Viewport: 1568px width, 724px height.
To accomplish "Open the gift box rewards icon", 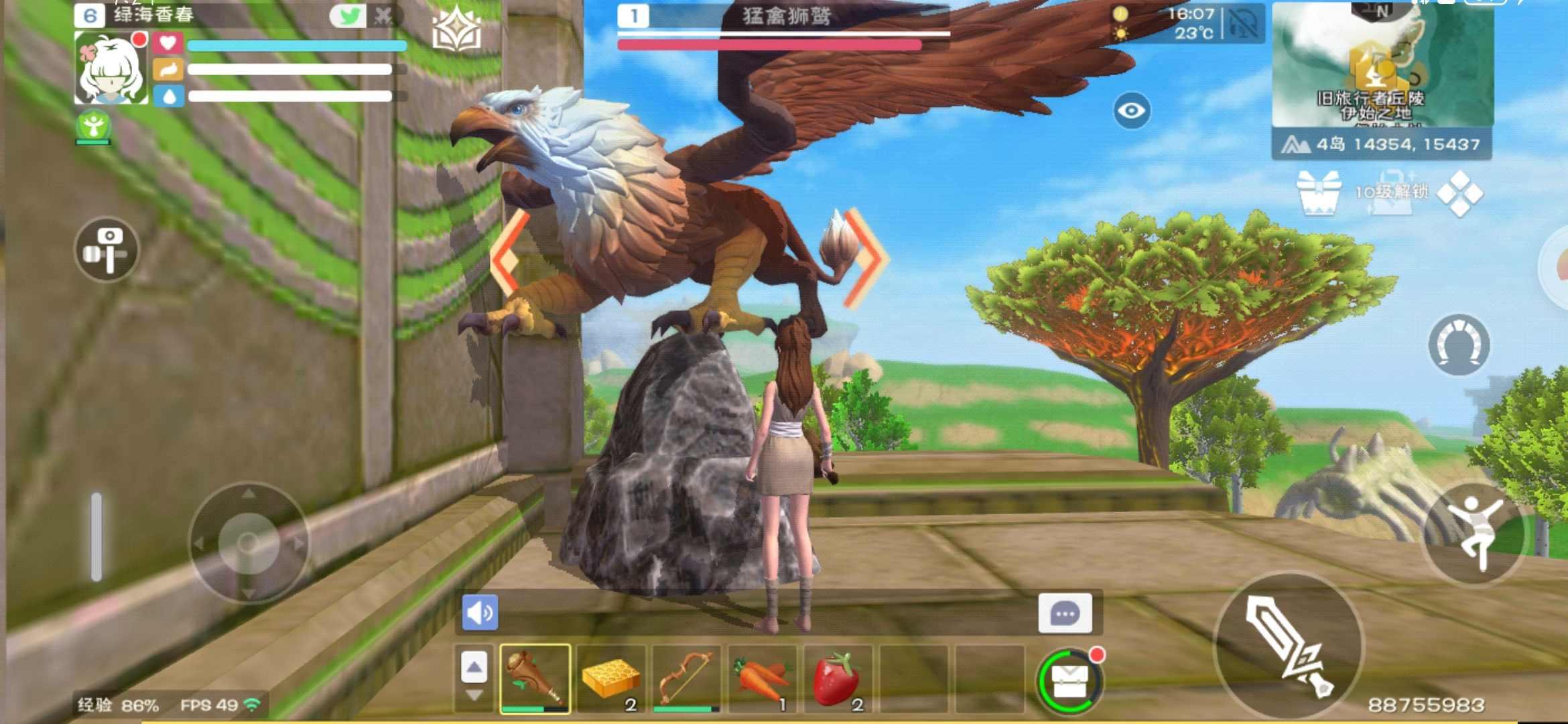I will [1318, 192].
